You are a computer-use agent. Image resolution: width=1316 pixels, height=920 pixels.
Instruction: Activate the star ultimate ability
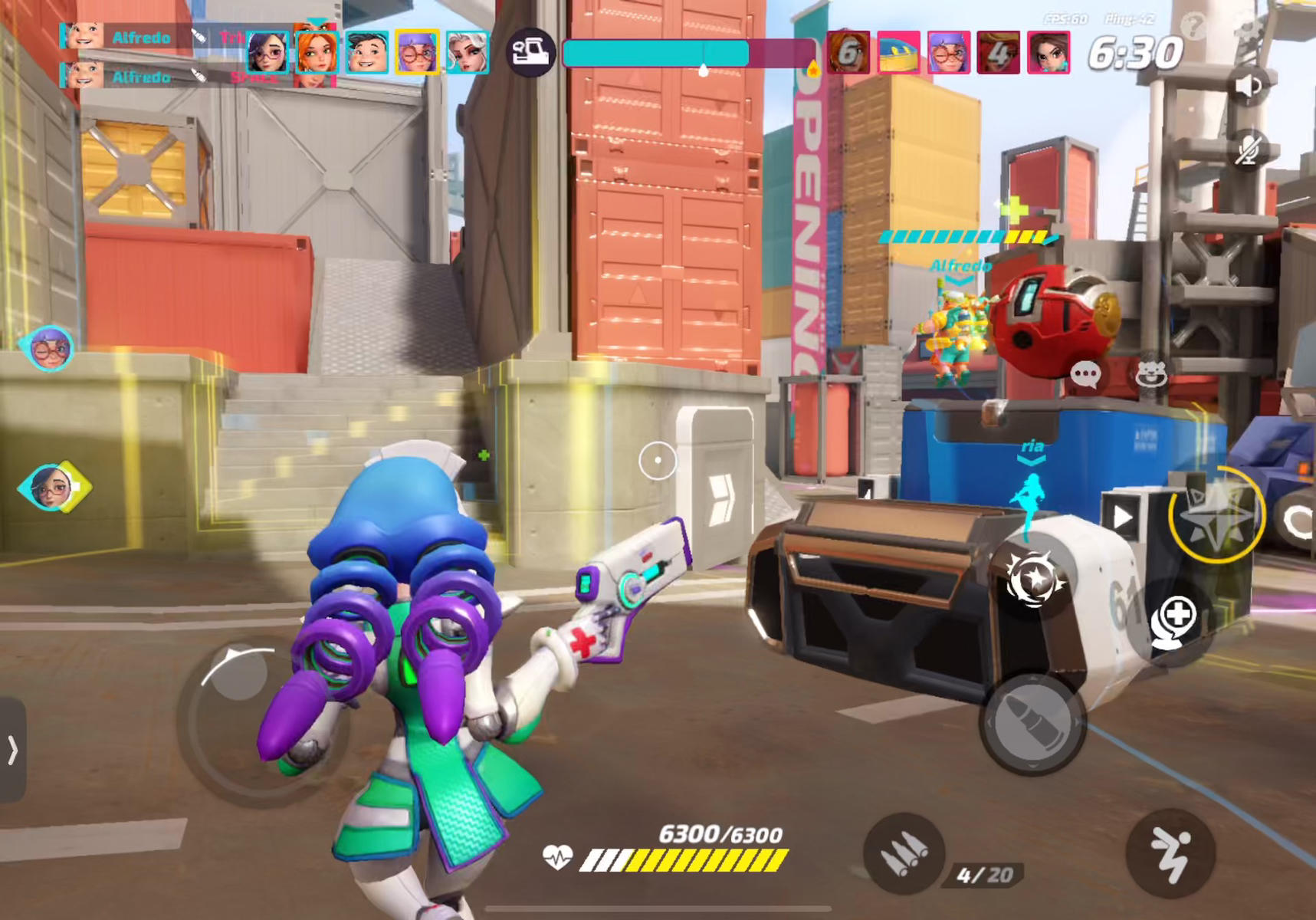(x=1216, y=515)
